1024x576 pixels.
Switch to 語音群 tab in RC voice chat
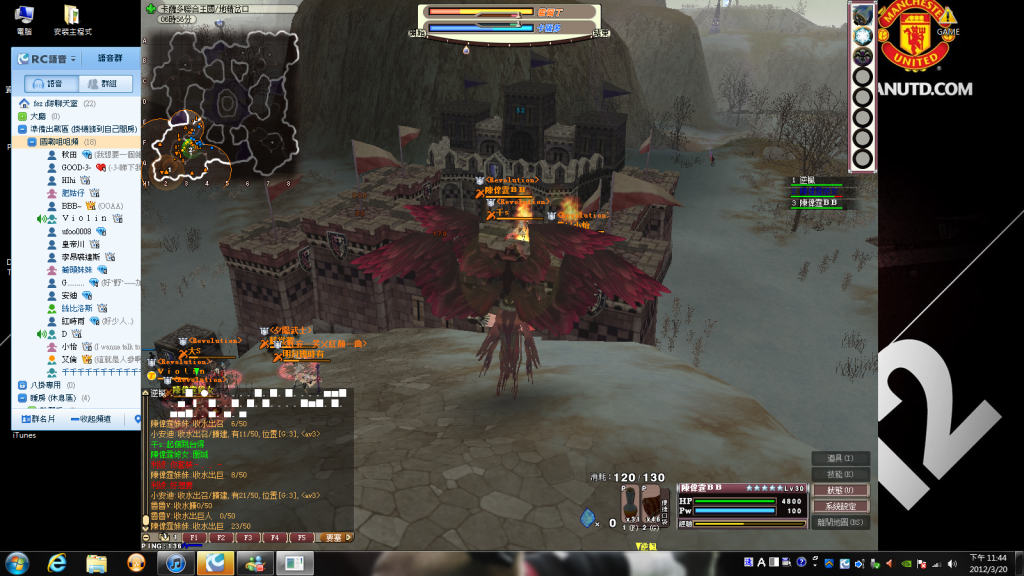tap(103, 59)
